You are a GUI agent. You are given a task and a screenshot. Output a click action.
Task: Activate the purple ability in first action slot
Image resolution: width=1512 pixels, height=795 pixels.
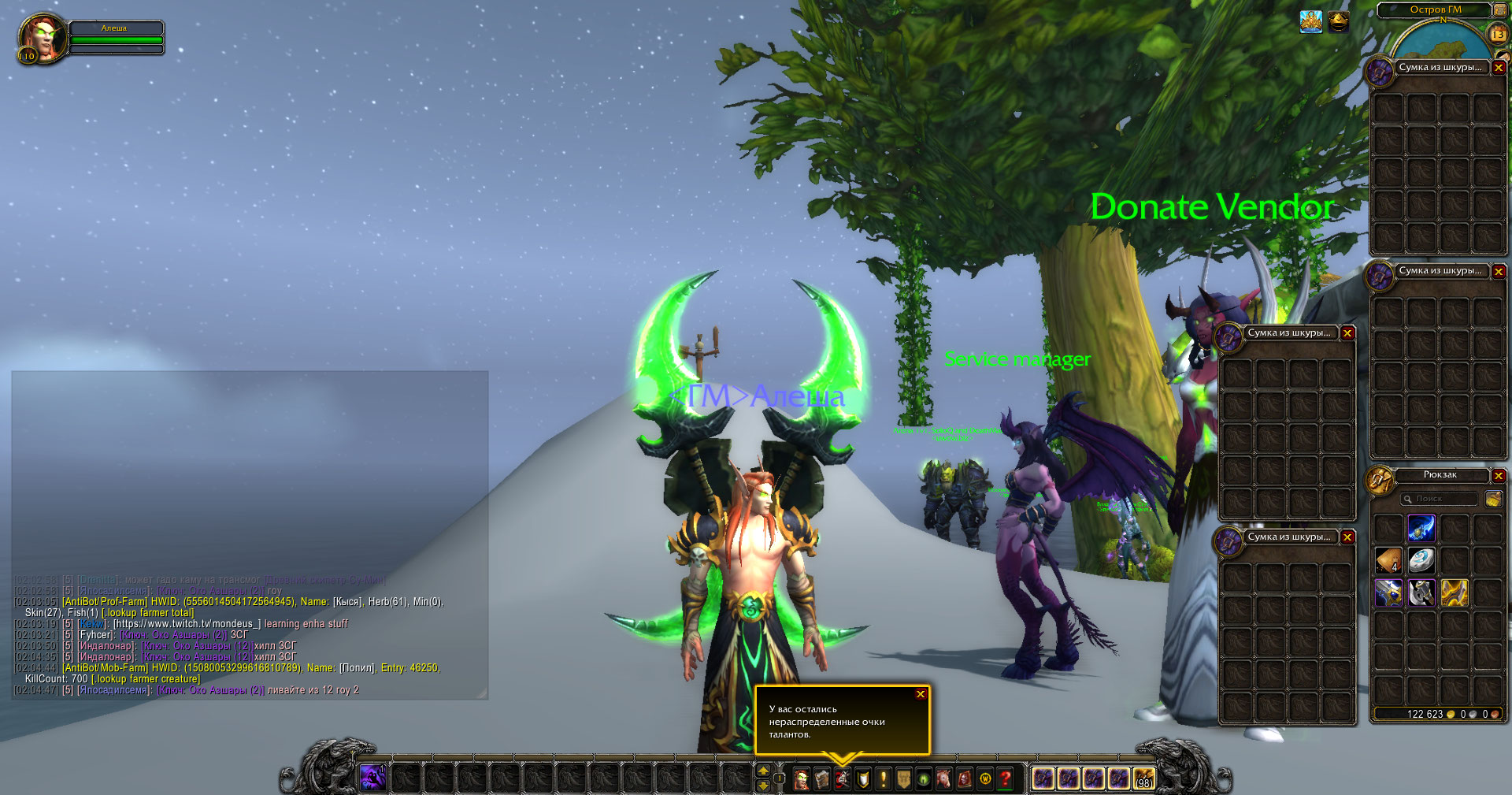[372, 778]
